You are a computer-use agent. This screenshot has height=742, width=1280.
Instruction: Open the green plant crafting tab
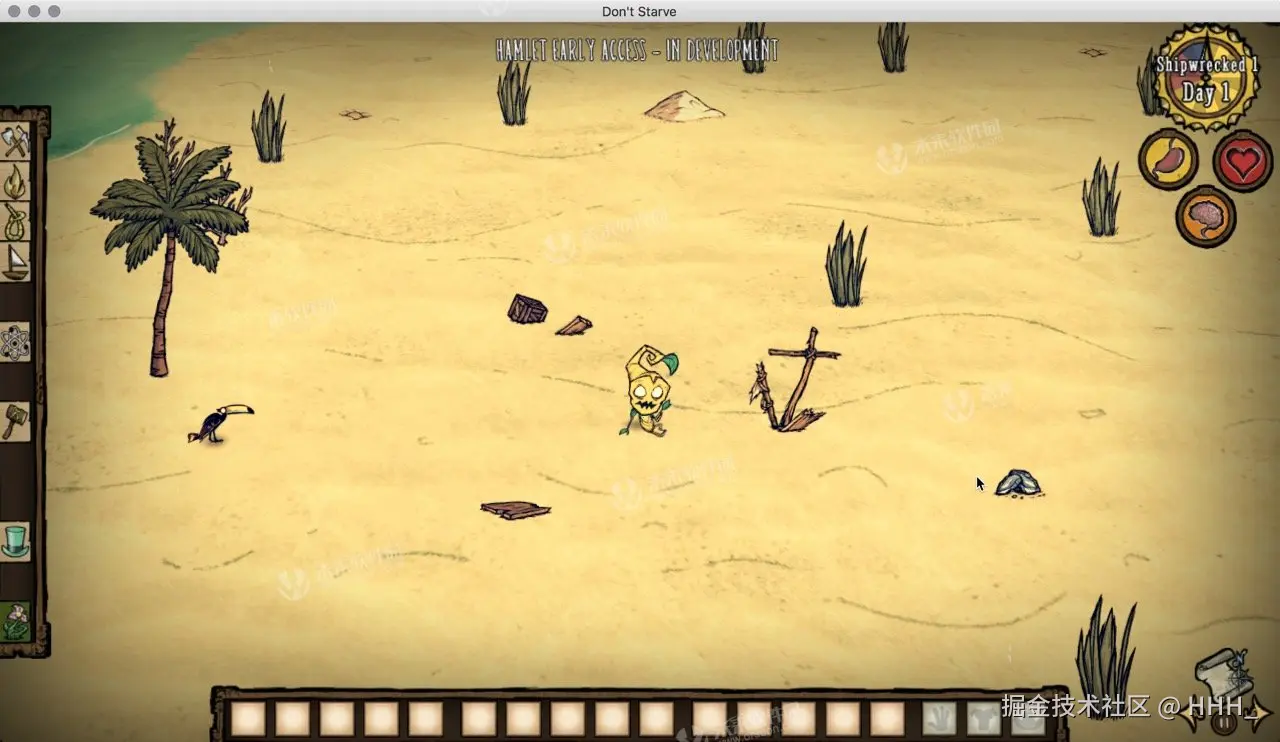pos(16,621)
